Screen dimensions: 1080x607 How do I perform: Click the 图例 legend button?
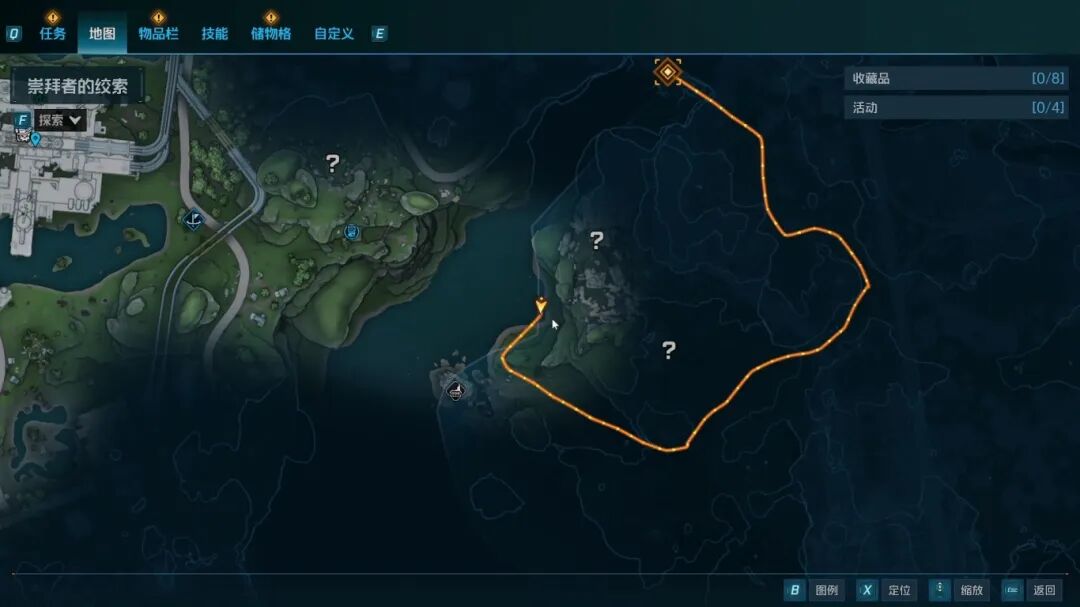pos(813,590)
